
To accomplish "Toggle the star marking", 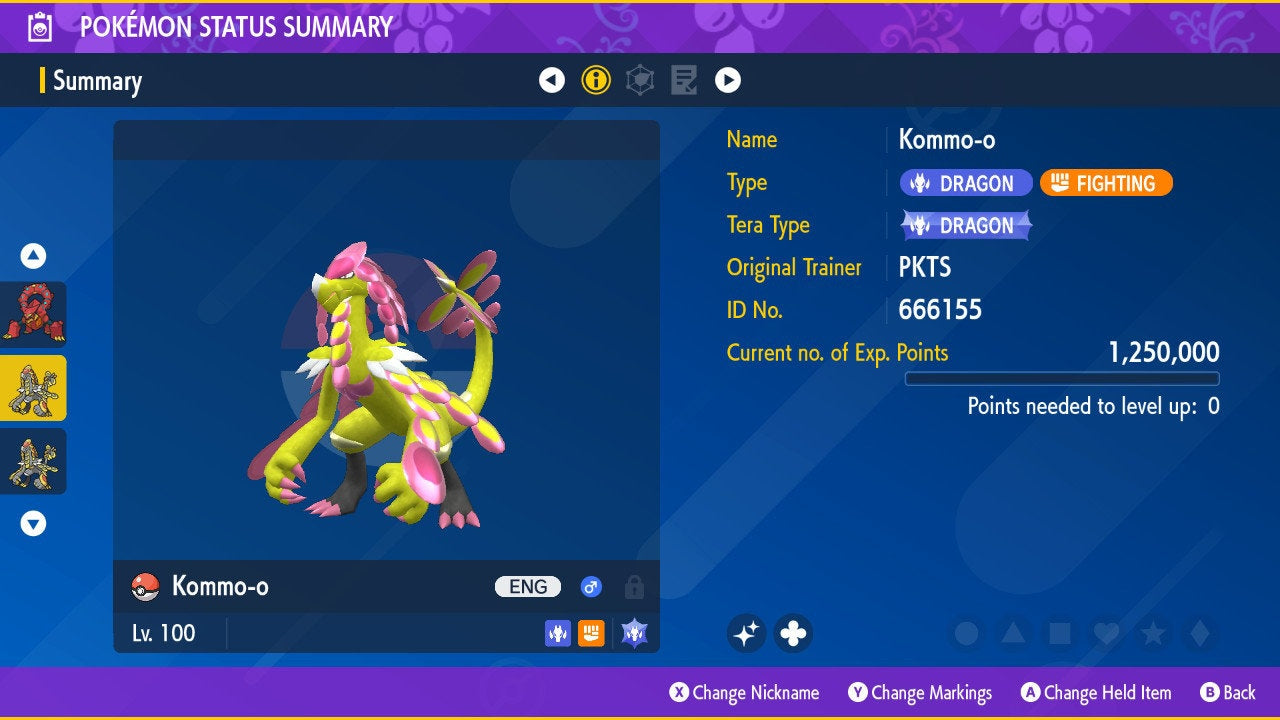I will point(1152,633).
